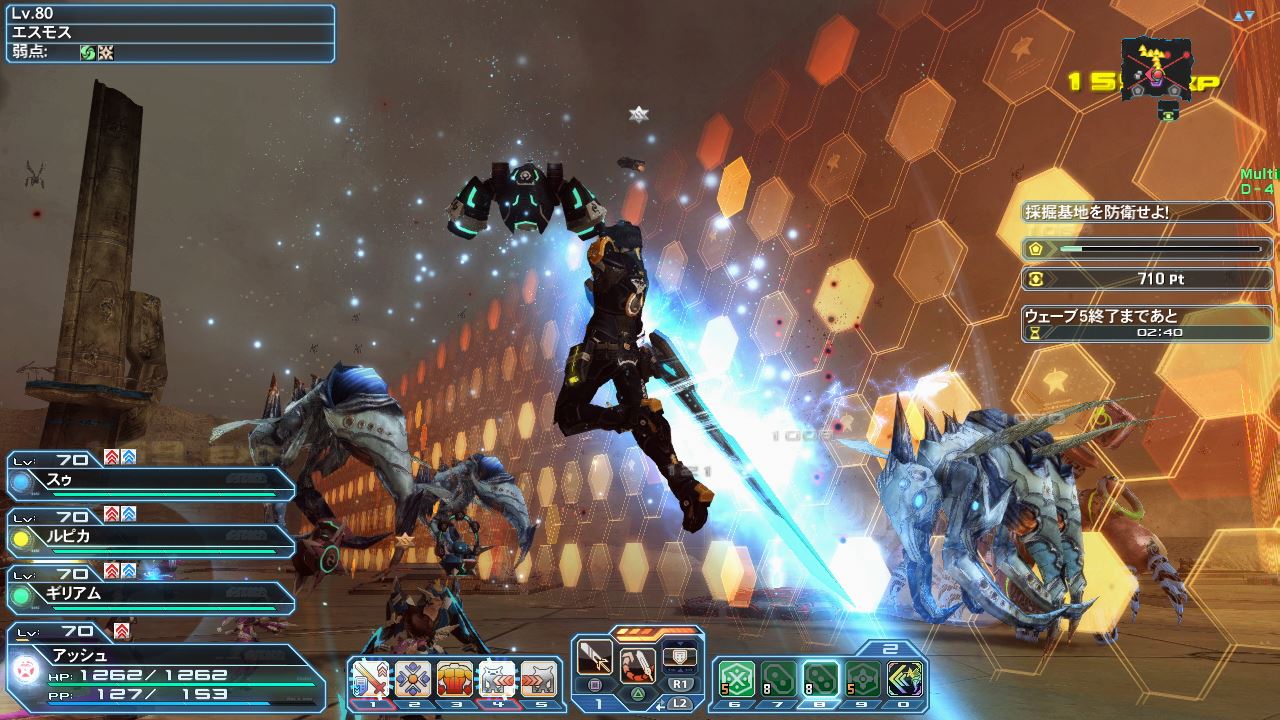1280x720 pixels.
Task: Trigger the orange muscle torso skill
Action: tap(455, 680)
